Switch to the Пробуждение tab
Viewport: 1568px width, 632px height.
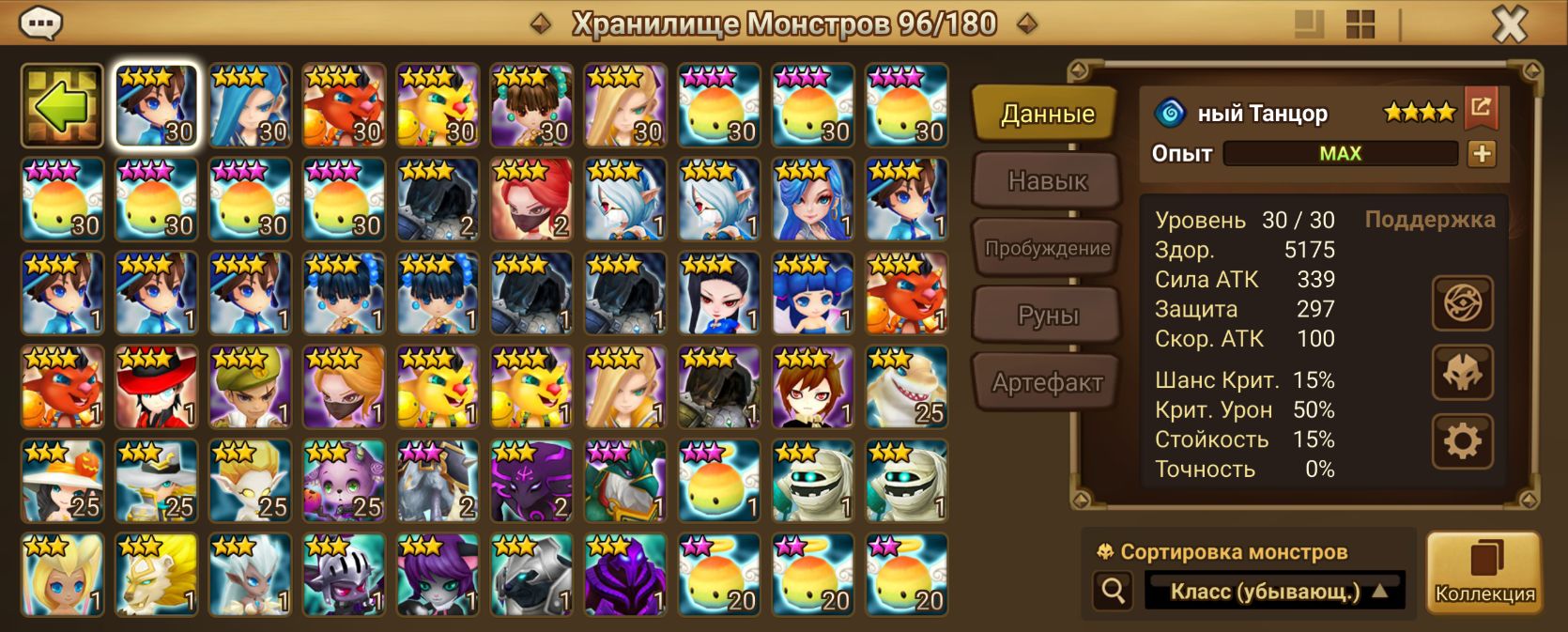point(1047,249)
